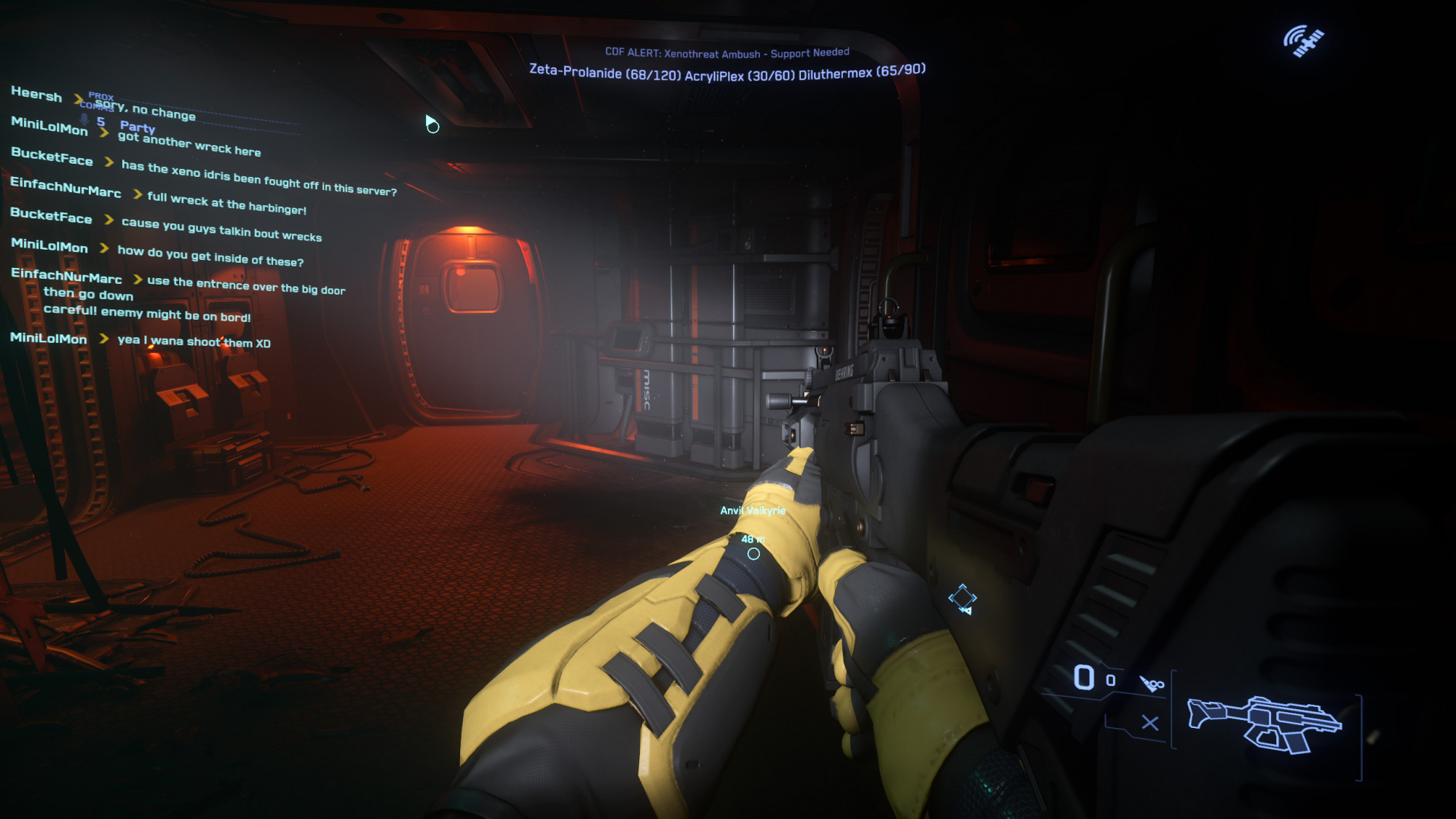
Task: Click BucketFace's xeno idris chat message
Action: [258, 178]
